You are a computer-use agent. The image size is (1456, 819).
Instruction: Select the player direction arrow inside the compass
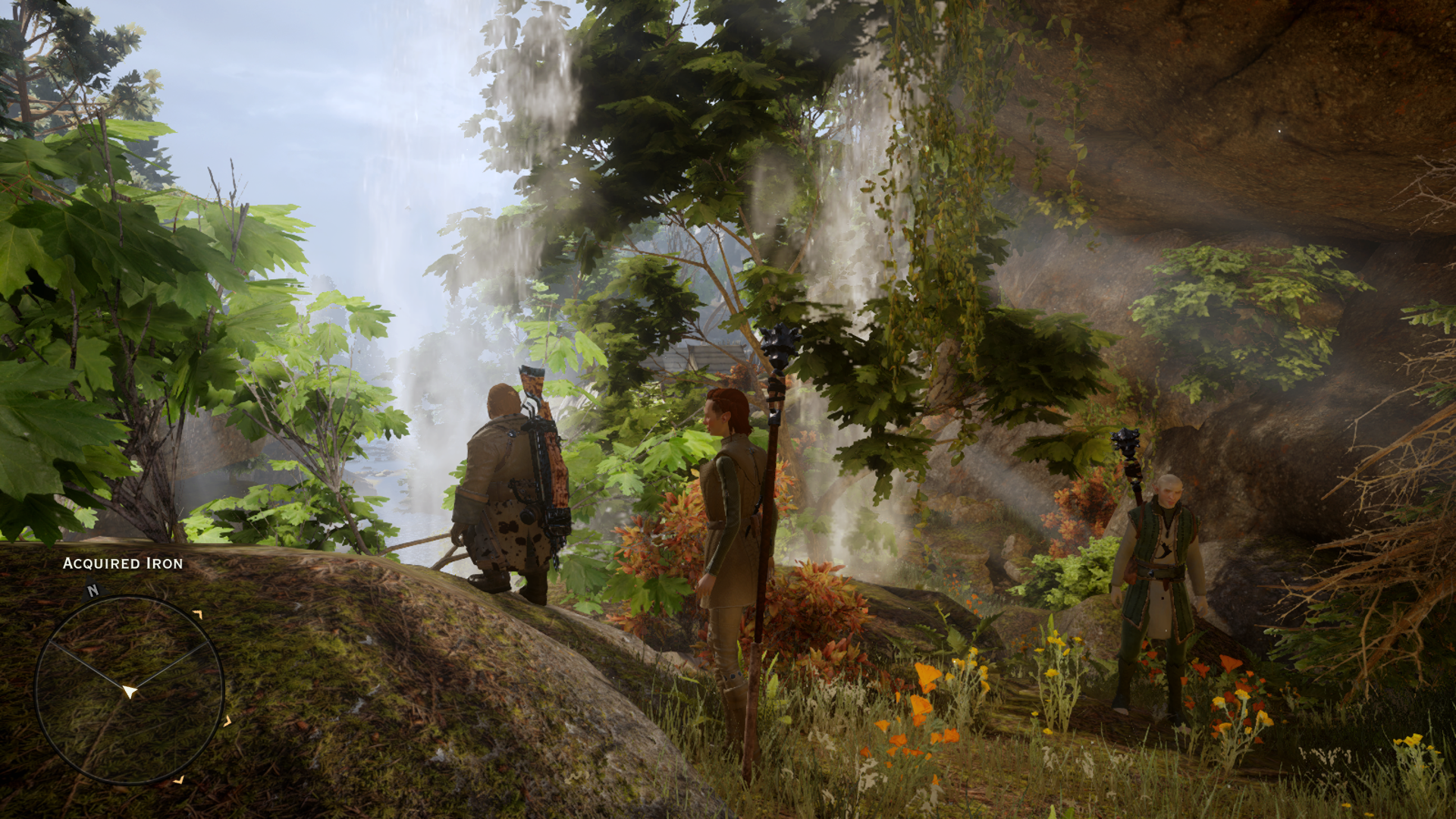click(130, 690)
